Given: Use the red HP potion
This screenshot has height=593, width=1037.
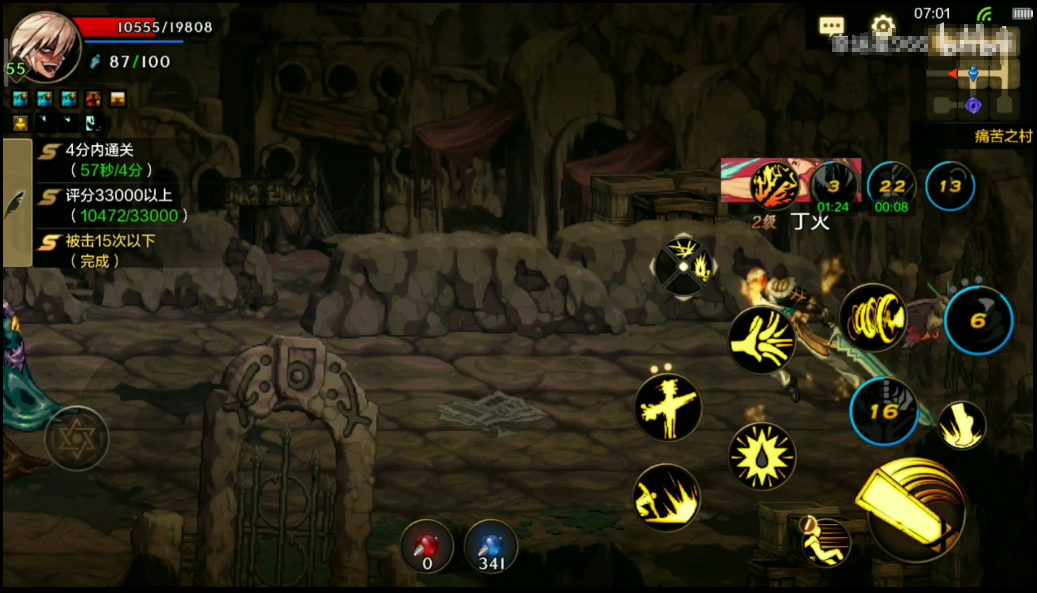Looking at the screenshot, I should 427,547.
